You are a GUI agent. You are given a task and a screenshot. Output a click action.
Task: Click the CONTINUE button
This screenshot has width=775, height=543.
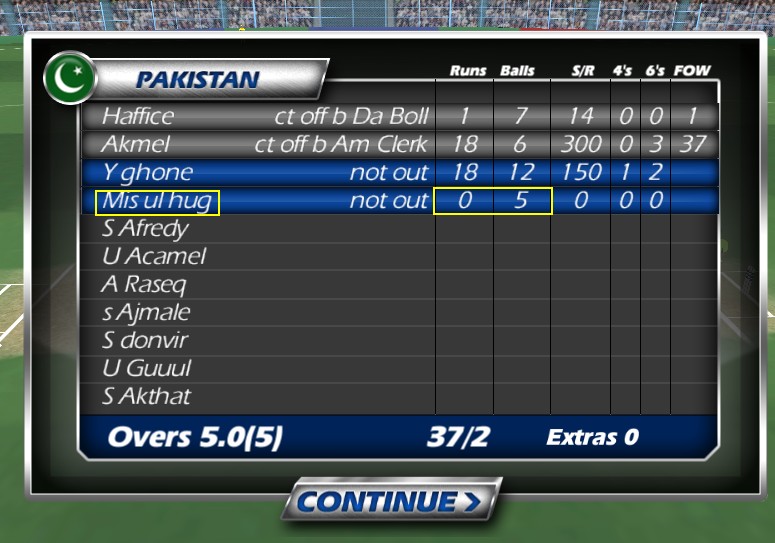point(390,500)
